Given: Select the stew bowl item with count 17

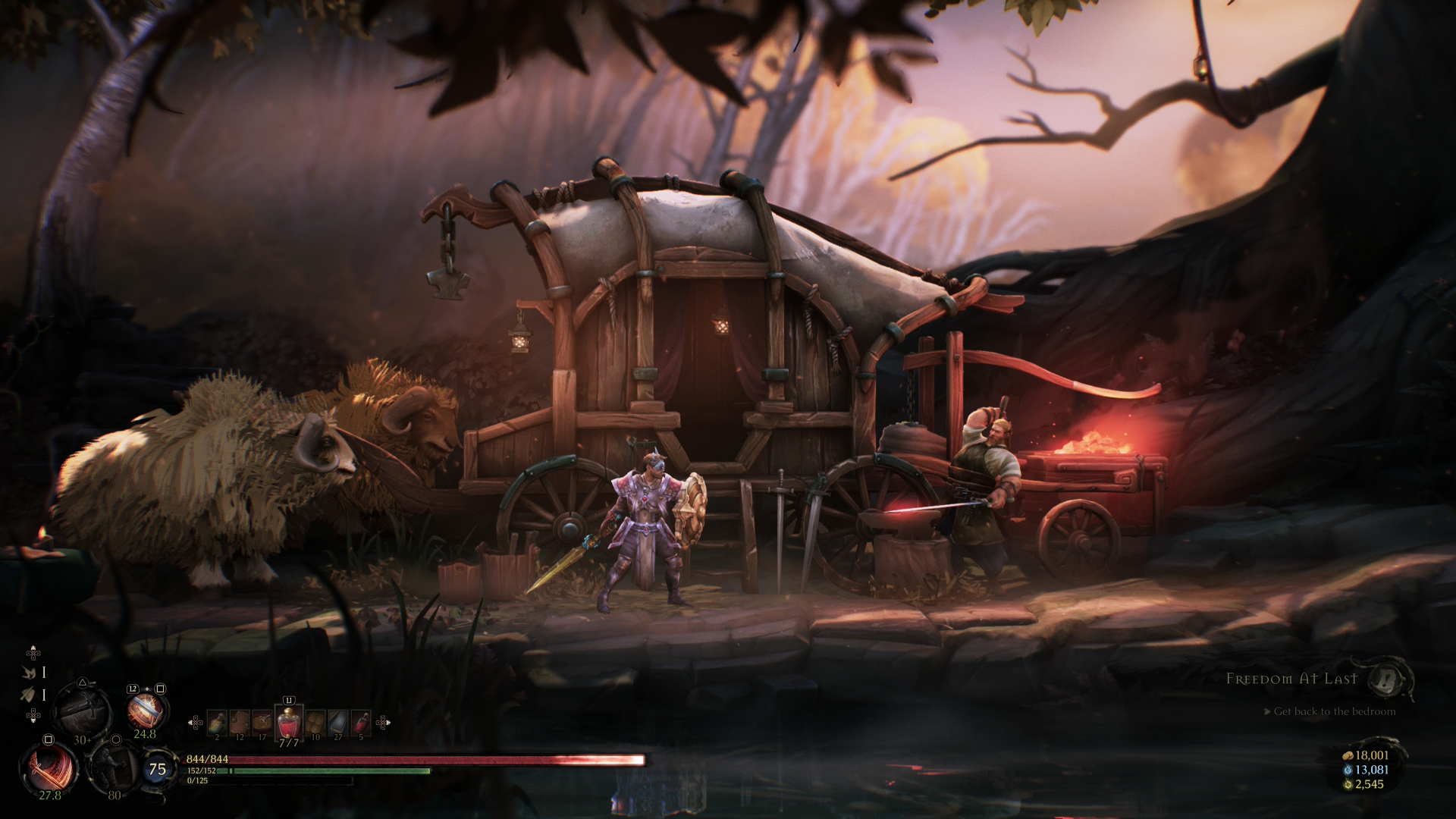Looking at the screenshot, I should (262, 722).
